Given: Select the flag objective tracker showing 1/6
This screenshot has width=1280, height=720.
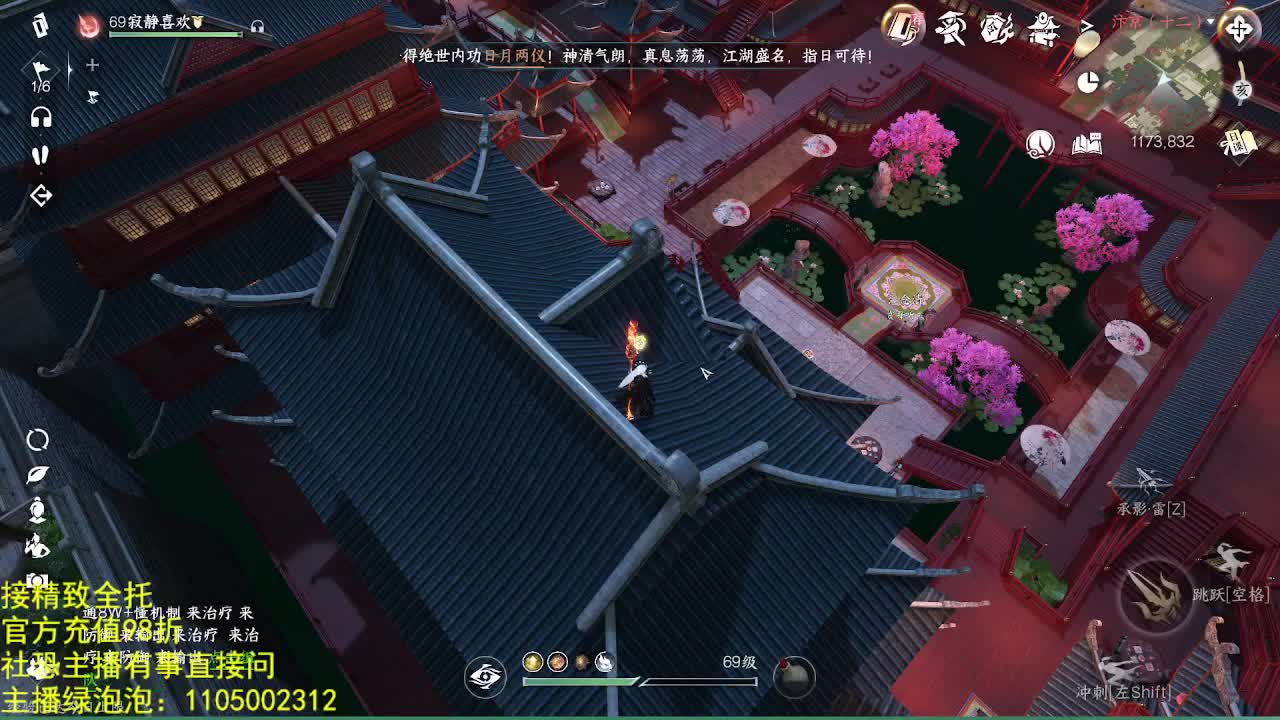Looking at the screenshot, I should (38, 70).
